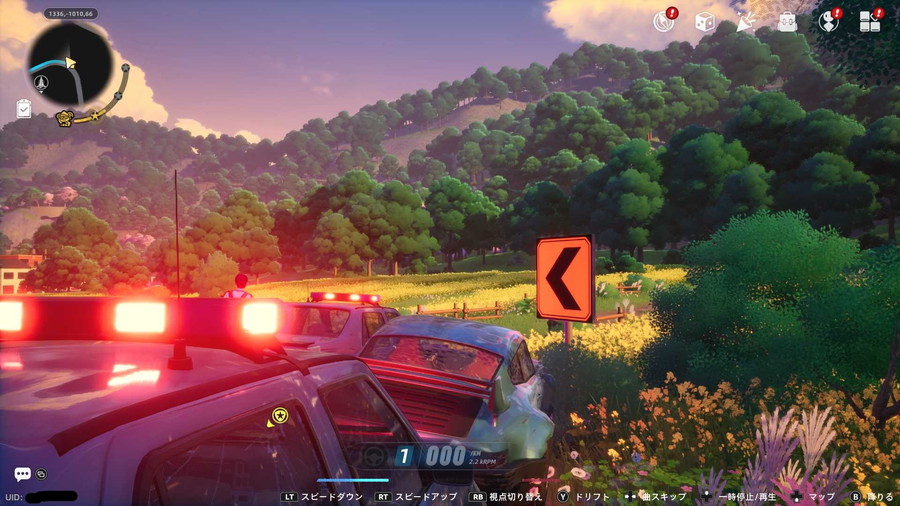
Task: Open the character switch icon
Action: pyautogui.click(x=829, y=21)
